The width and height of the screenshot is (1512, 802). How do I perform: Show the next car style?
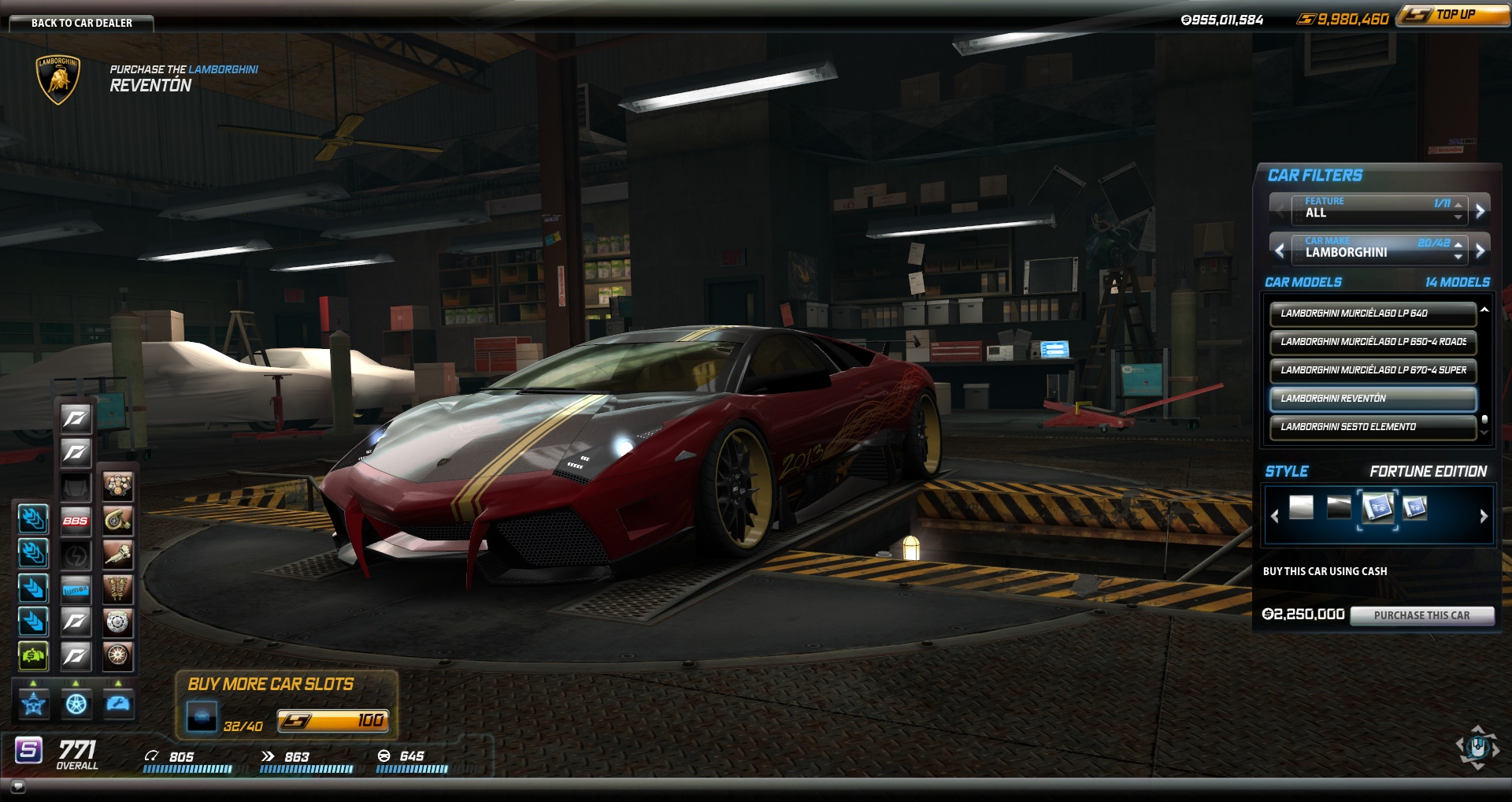1484,516
